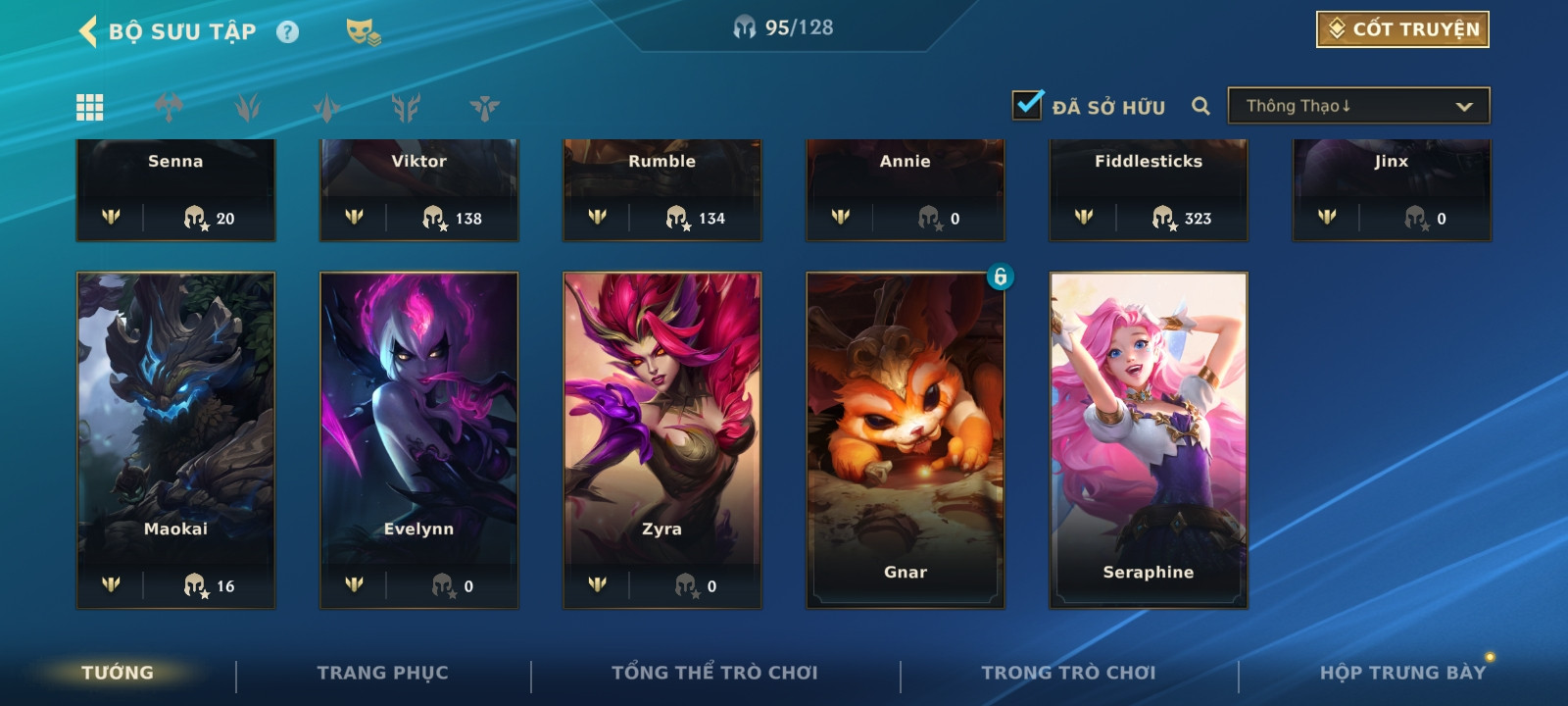The height and width of the screenshot is (706, 1568).
Task: Pick the Fiddlesticks champion card
Action: (1148, 188)
